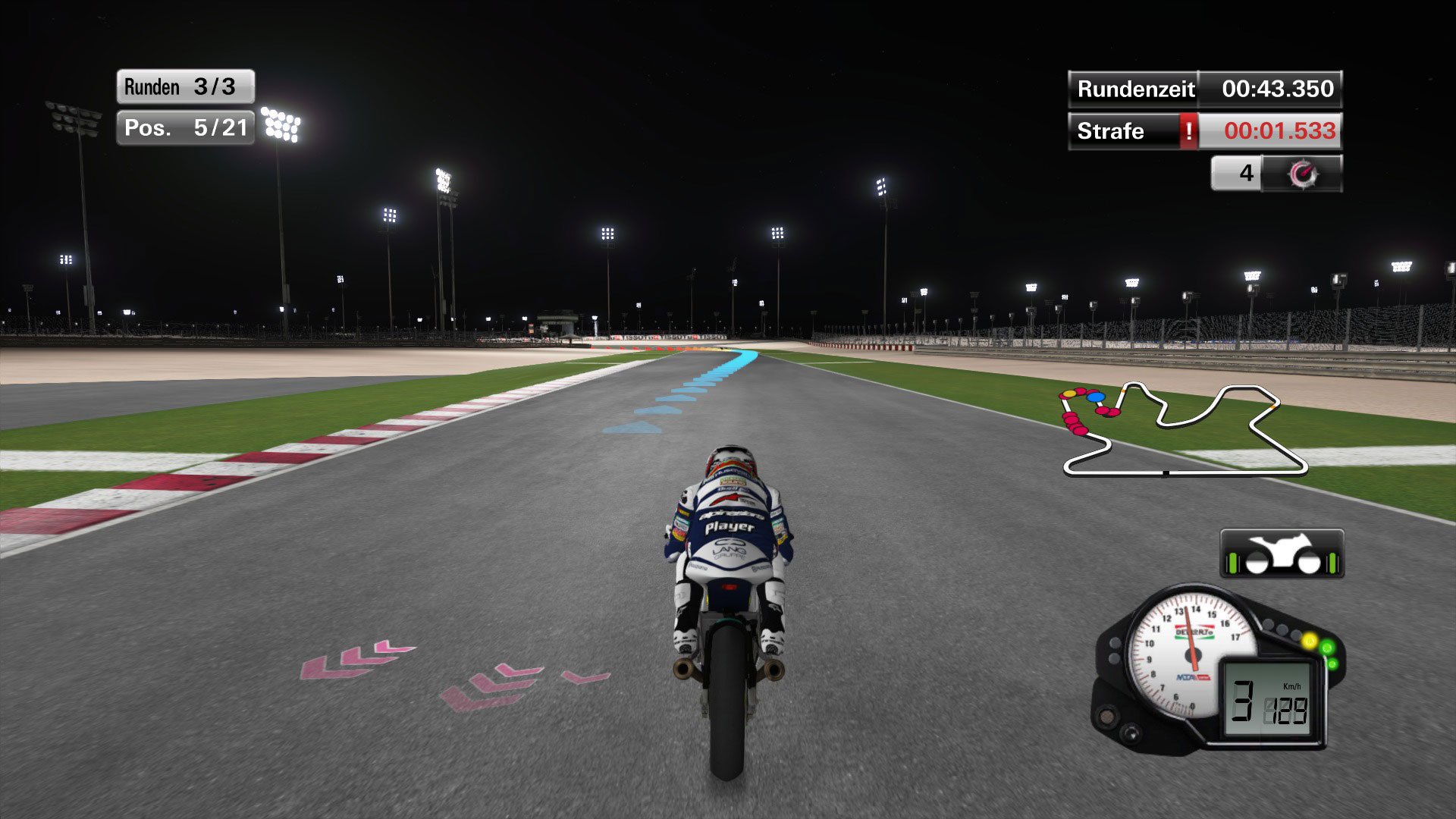The width and height of the screenshot is (1456, 819).
Task: Click the Rundenzeit 00:43.350 time value
Action: [1276, 89]
